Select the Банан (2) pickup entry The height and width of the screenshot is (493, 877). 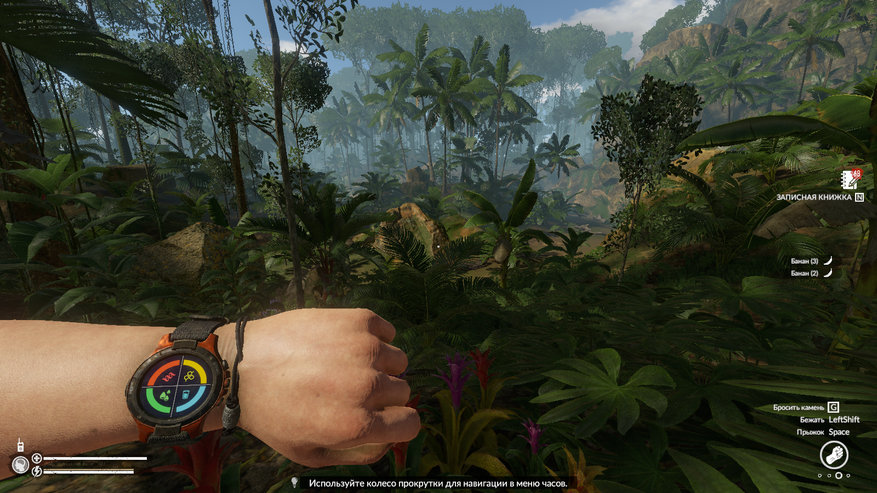click(812, 273)
